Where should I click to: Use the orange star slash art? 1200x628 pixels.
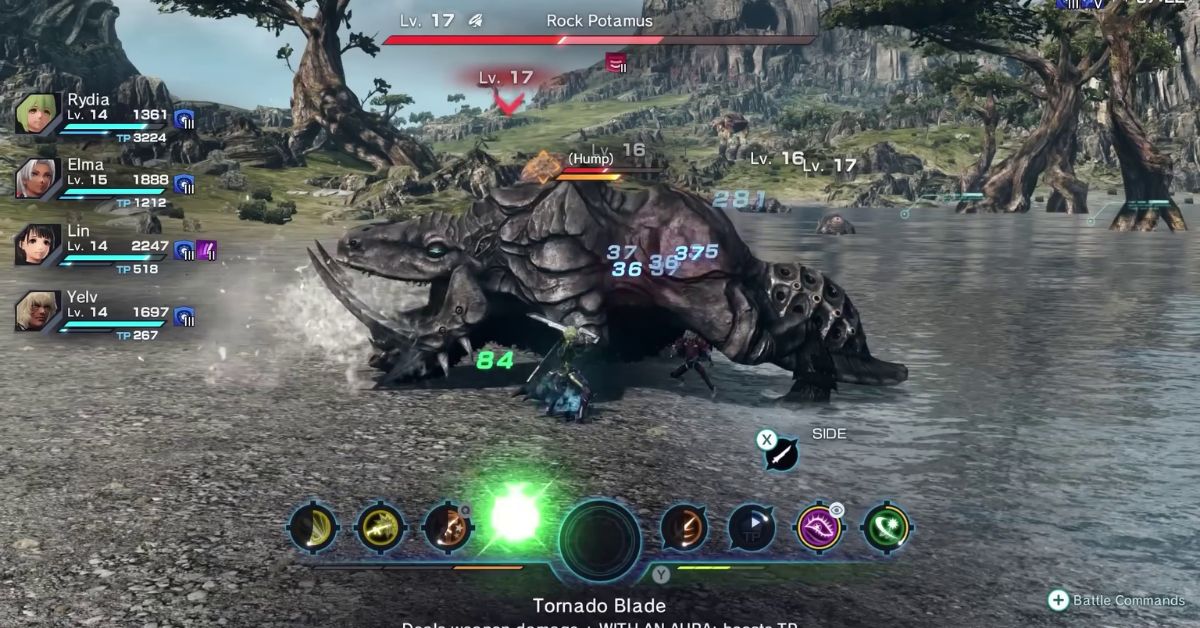[x=447, y=527]
